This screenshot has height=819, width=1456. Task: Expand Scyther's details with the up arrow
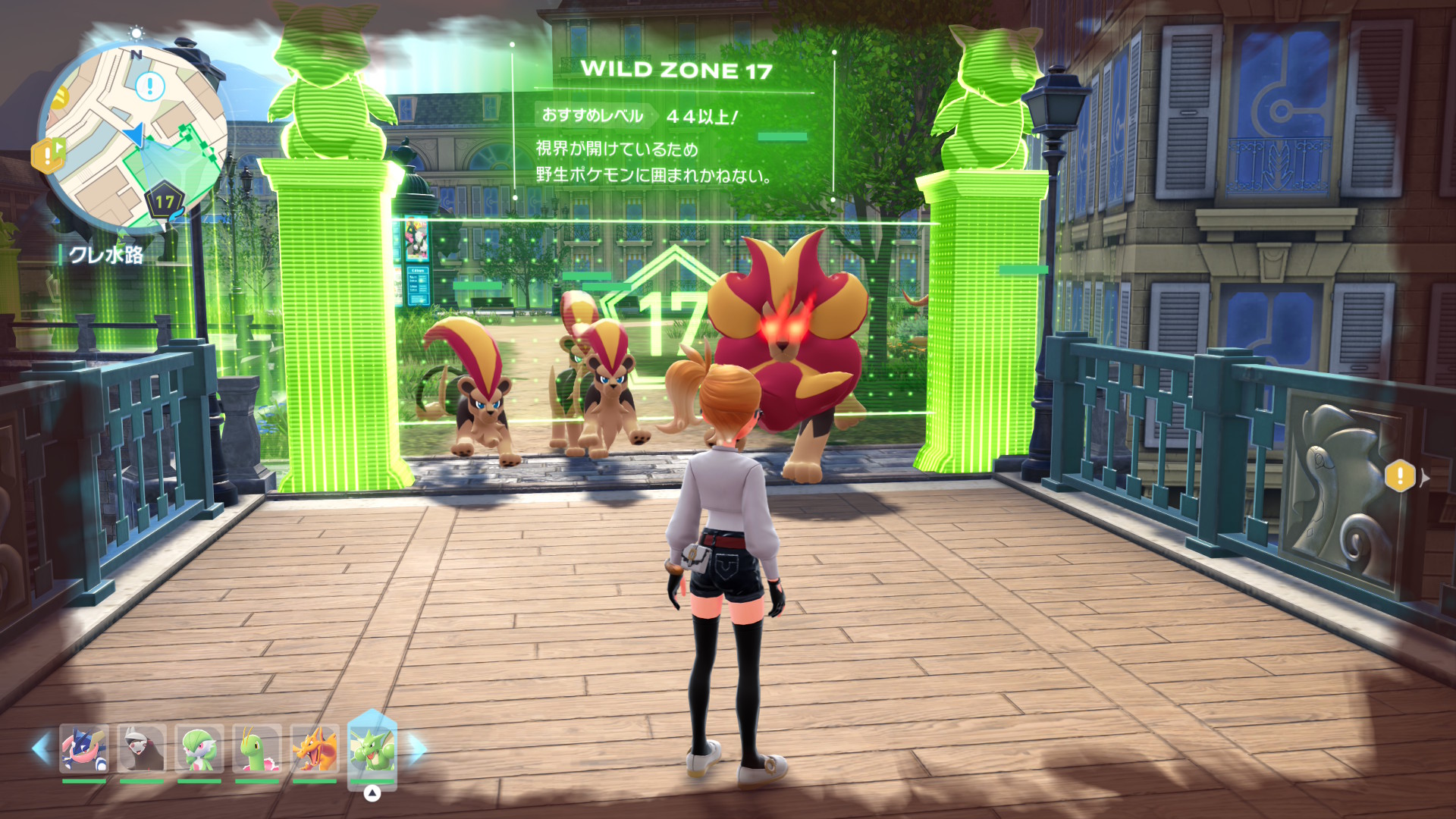[372, 792]
